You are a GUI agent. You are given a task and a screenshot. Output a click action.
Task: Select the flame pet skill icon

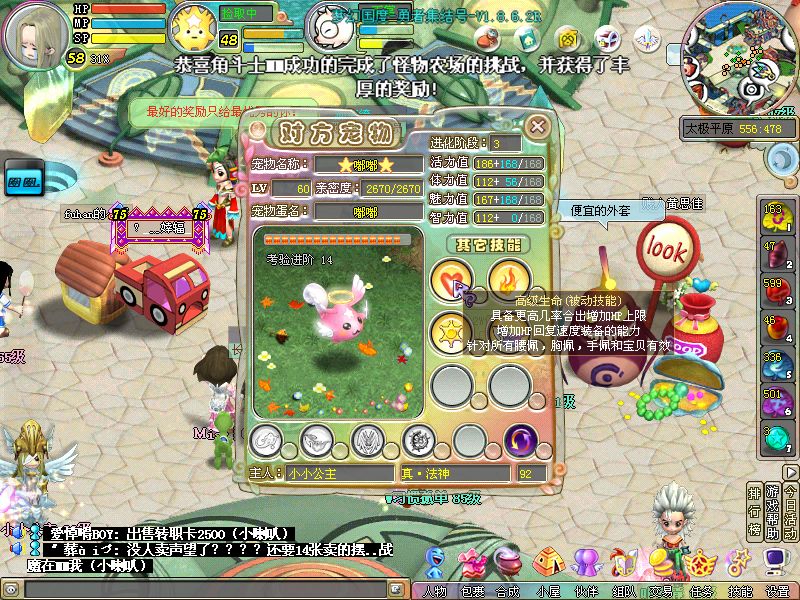508,281
